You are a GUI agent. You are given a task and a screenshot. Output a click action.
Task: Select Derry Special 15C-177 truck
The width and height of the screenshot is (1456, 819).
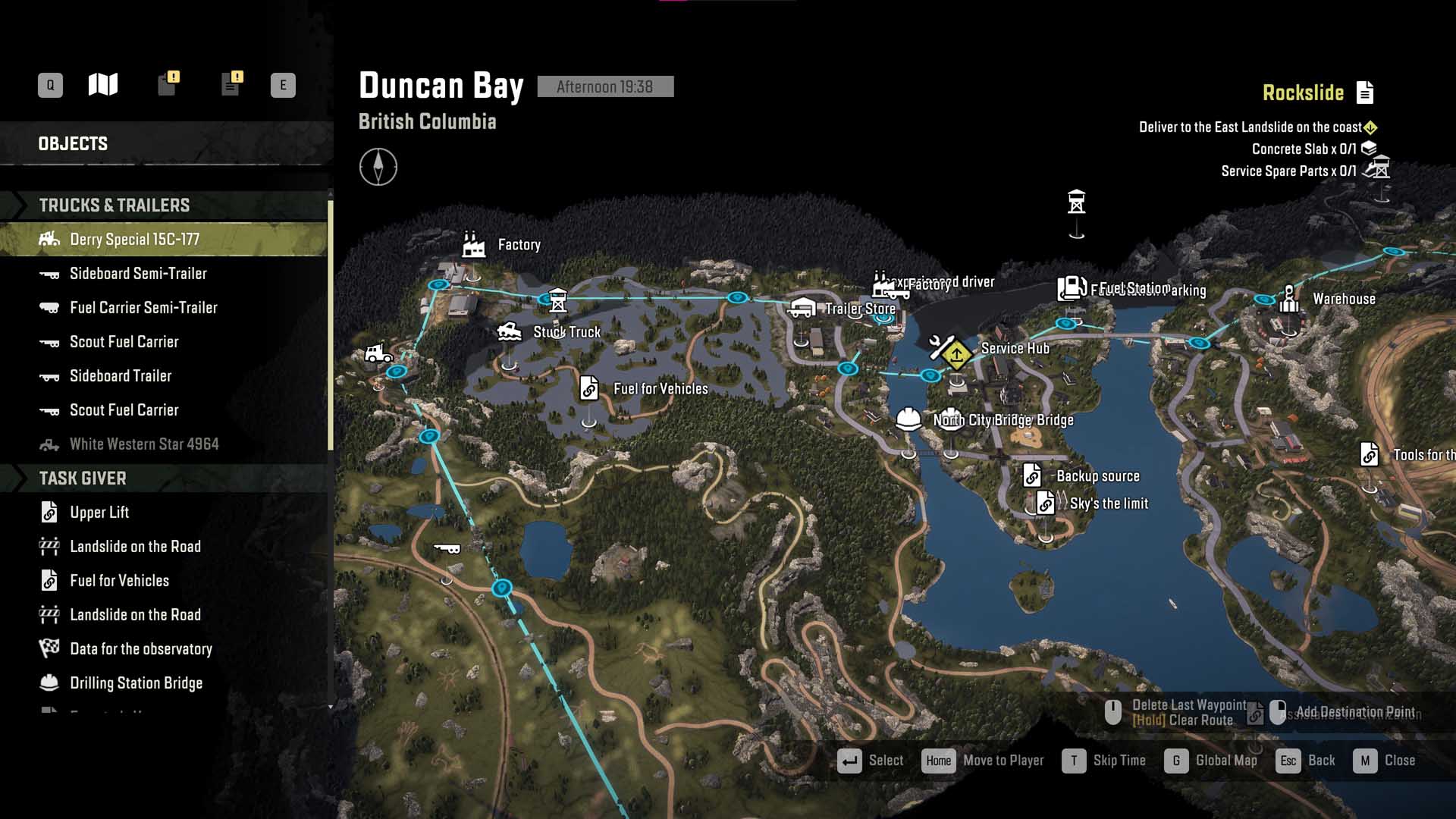pyautogui.click(x=134, y=240)
